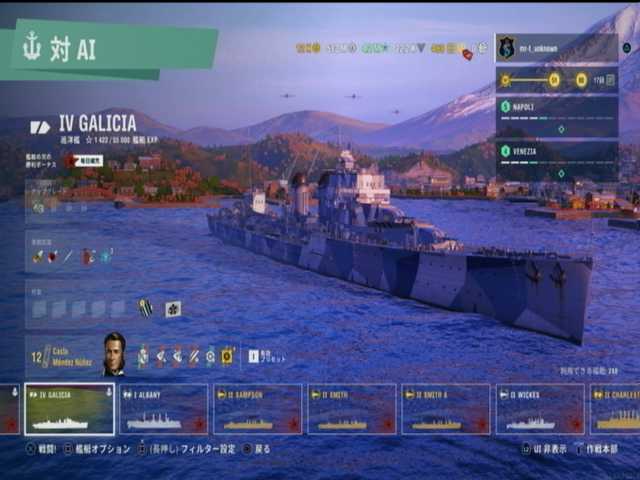Viewport: 640px width, 480px height.
Task: Select the II Smith A ship card
Action: click(445, 409)
